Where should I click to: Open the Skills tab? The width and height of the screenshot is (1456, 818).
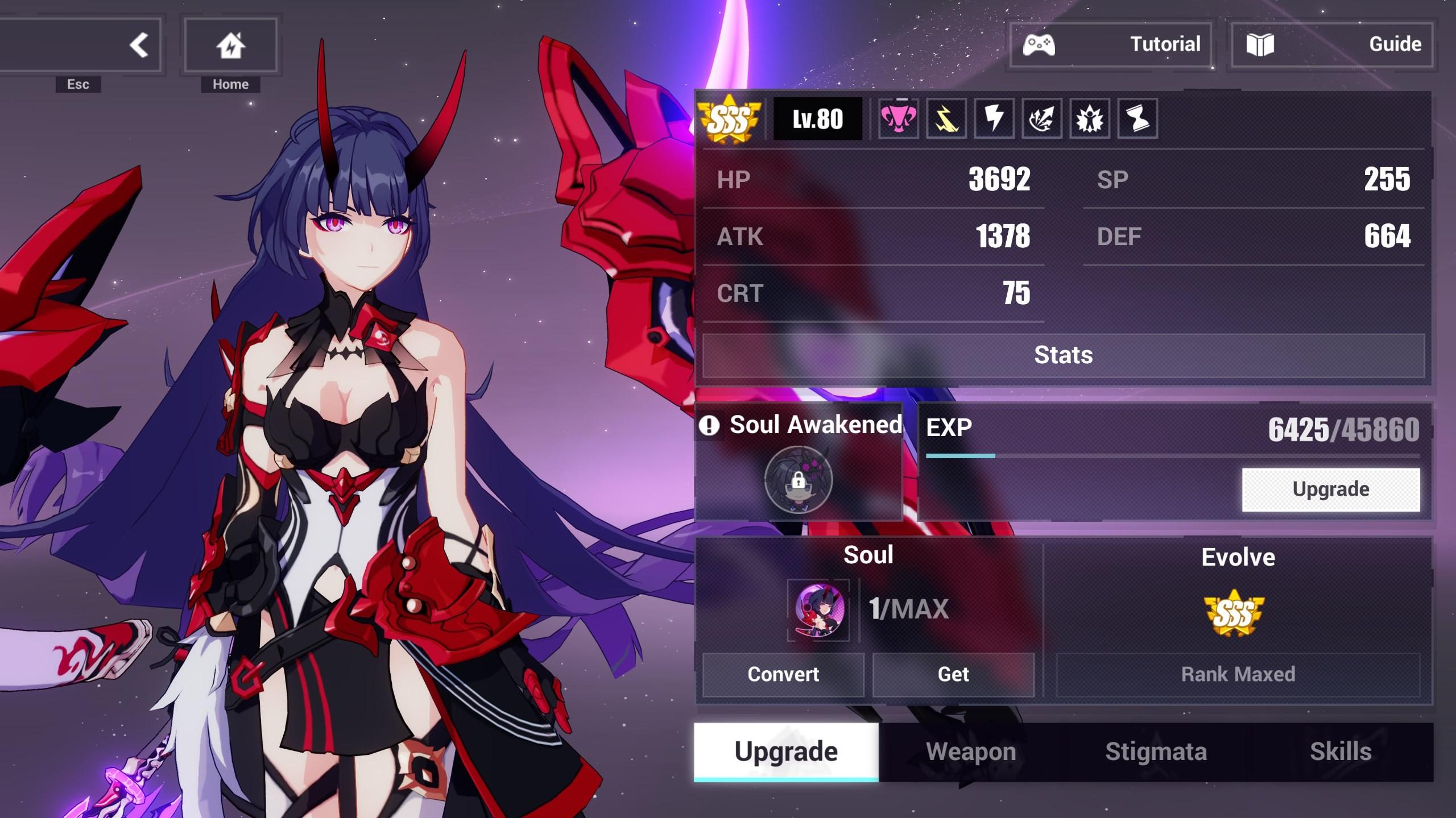[1341, 751]
